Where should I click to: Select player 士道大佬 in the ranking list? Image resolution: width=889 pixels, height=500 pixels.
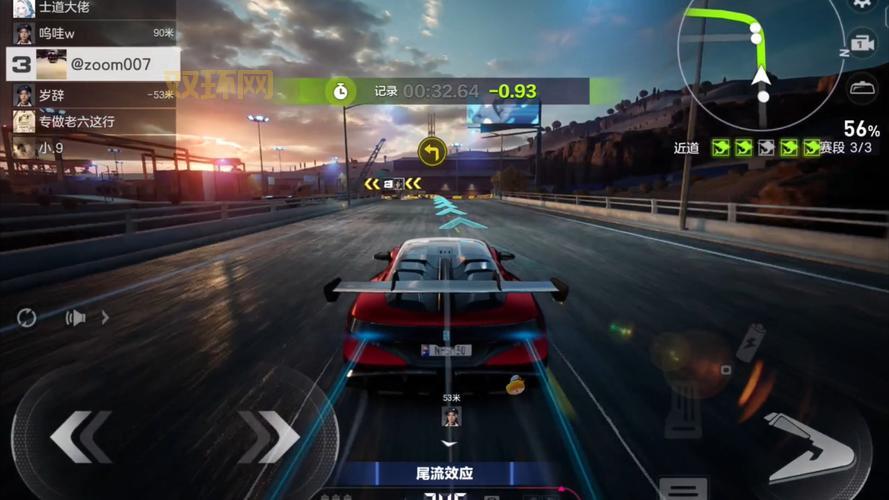click(90, 7)
